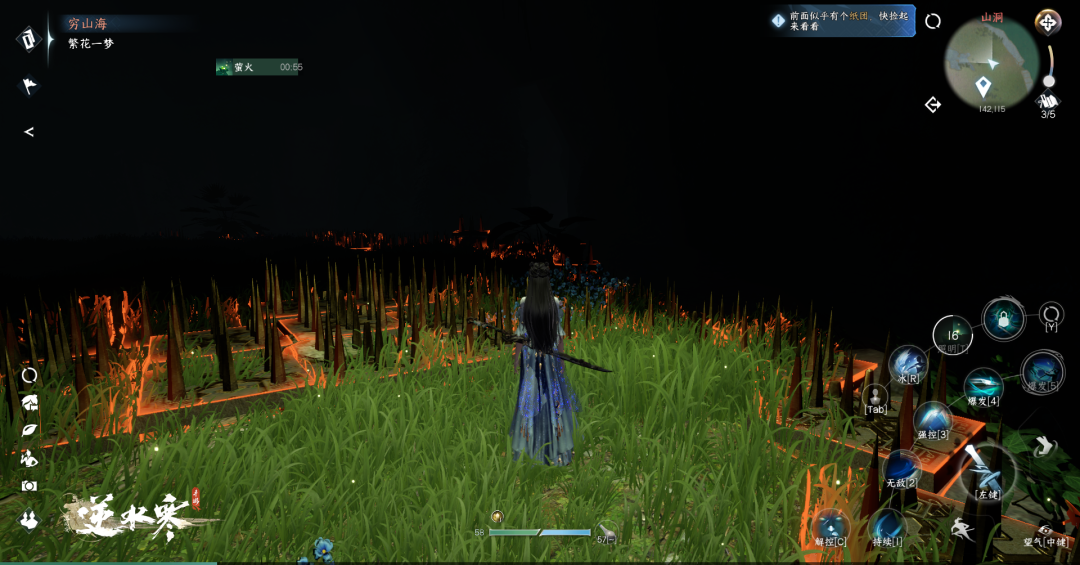The height and width of the screenshot is (565, 1080).
Task: Trigger the 爆发[4] burst skill
Action: click(982, 385)
